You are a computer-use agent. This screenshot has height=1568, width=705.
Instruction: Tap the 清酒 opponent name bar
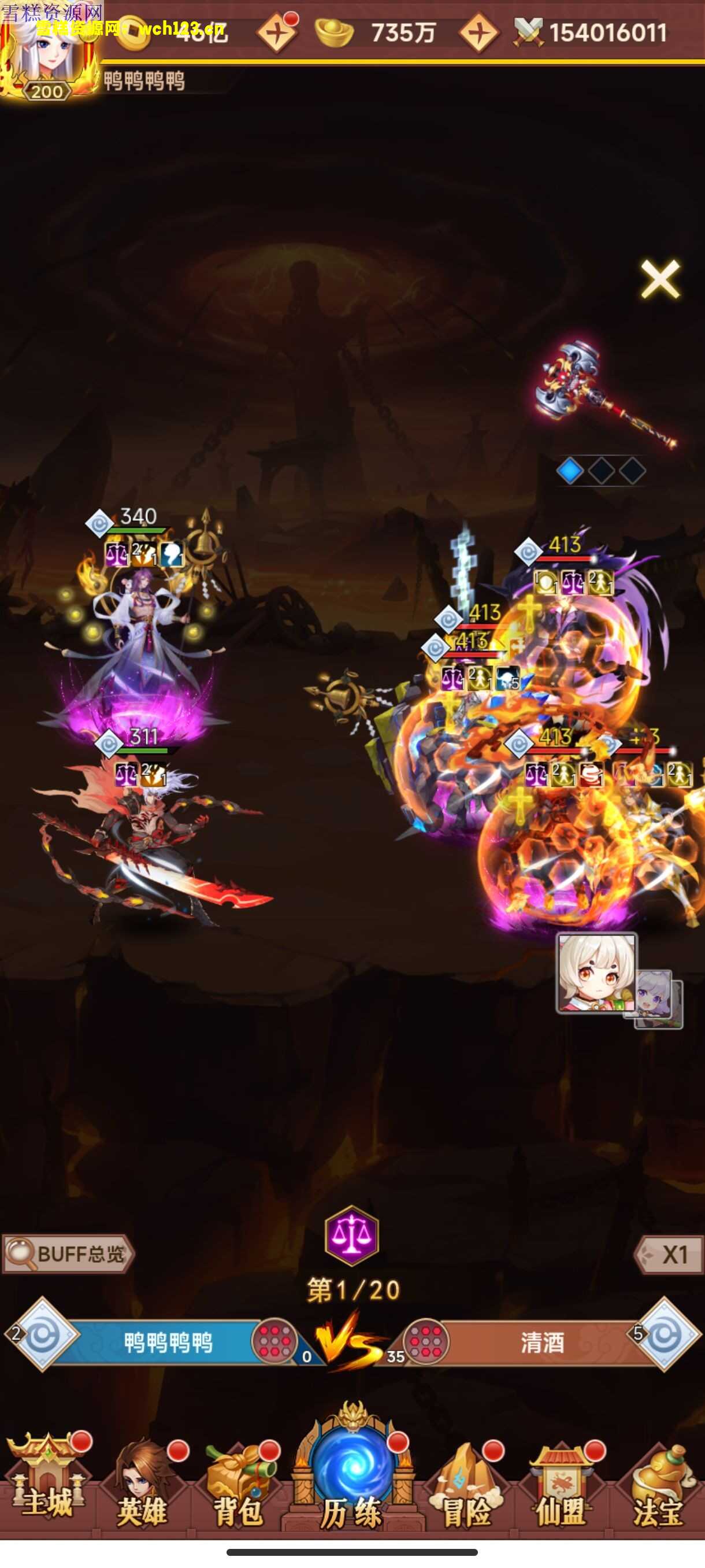click(541, 1342)
